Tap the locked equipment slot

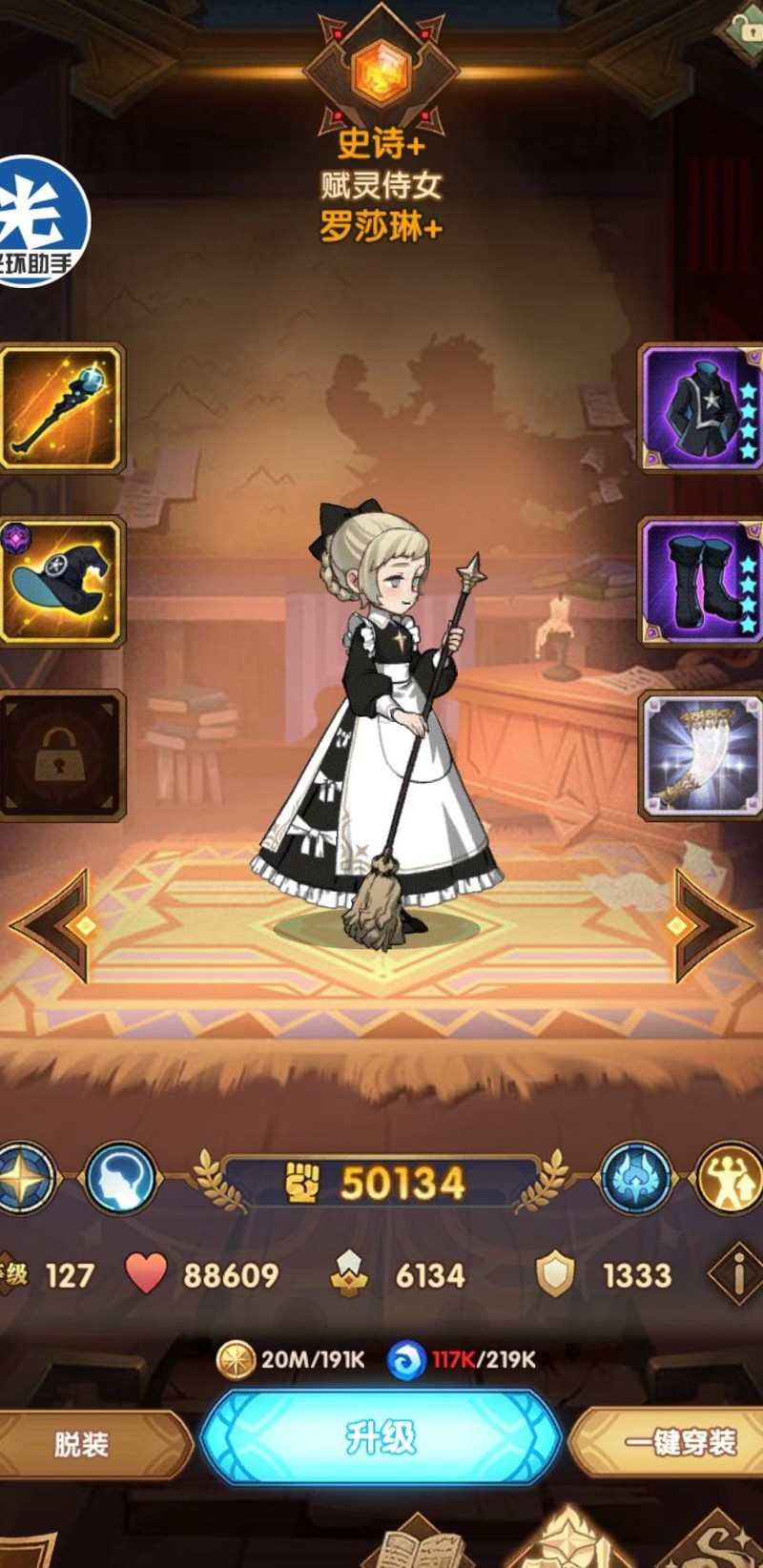point(61,754)
